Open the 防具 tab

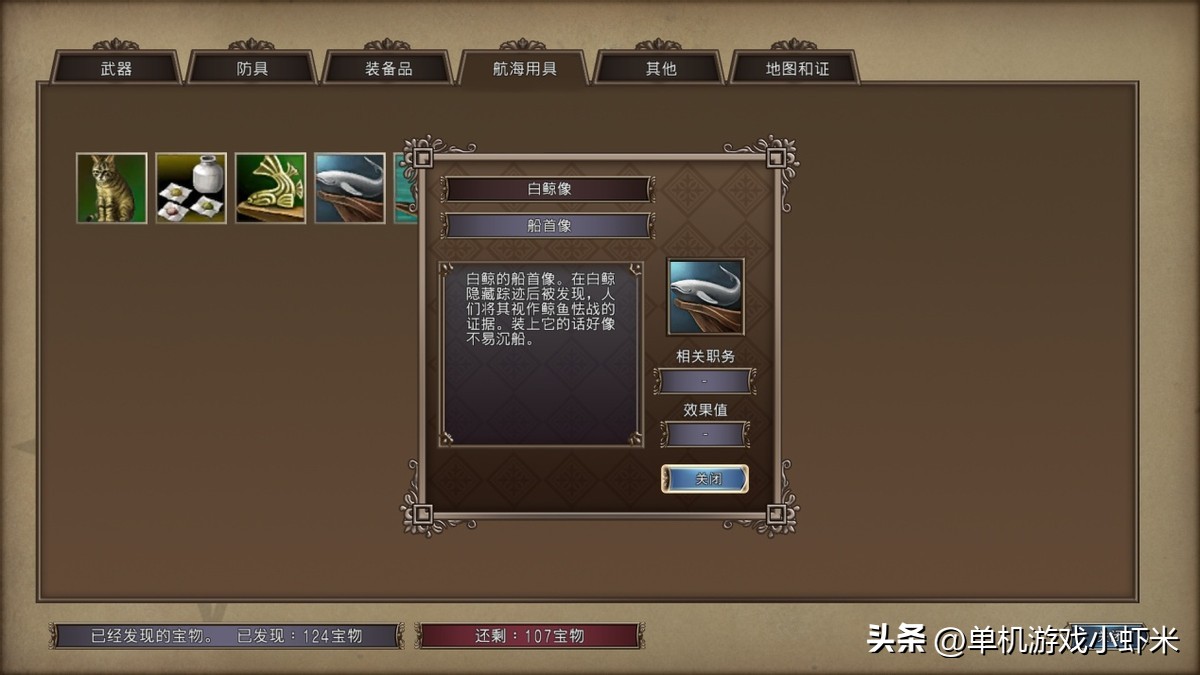[252, 69]
